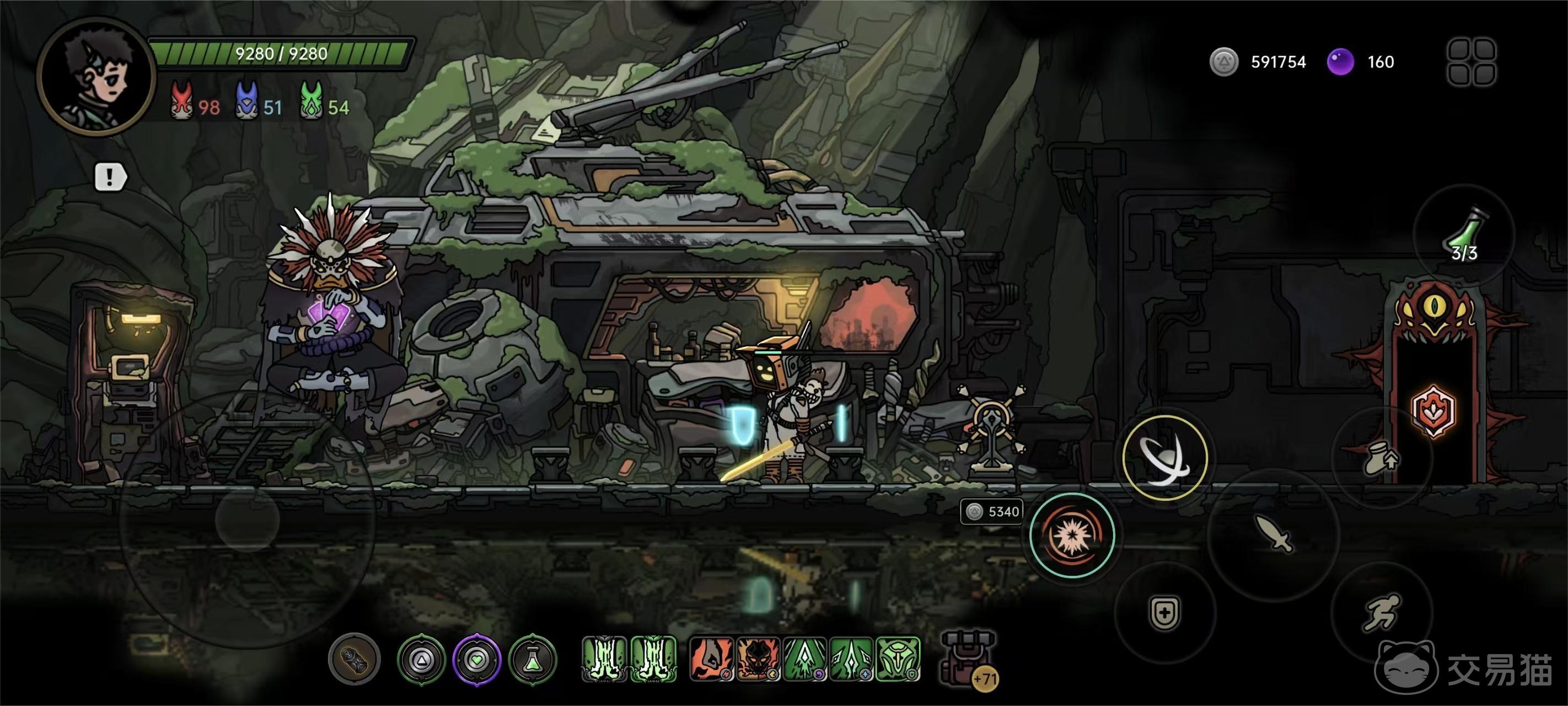Screen dimensions: 1568x706
Task: Open the exclamation mark notice
Action: point(110,177)
